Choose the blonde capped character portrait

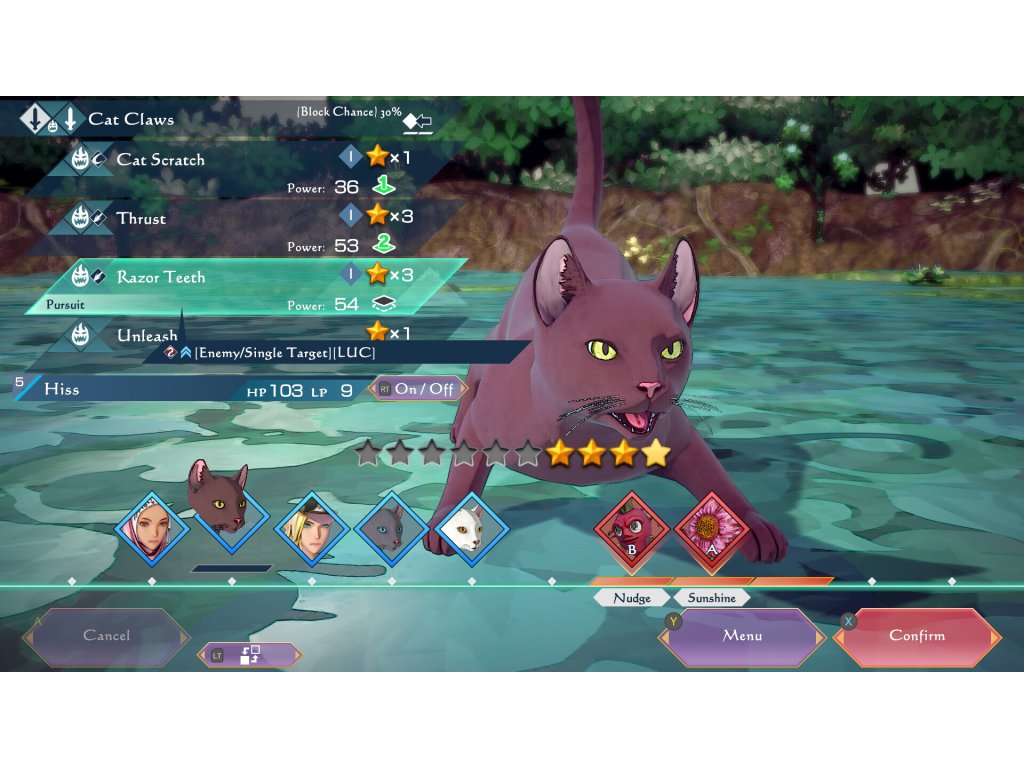click(312, 528)
